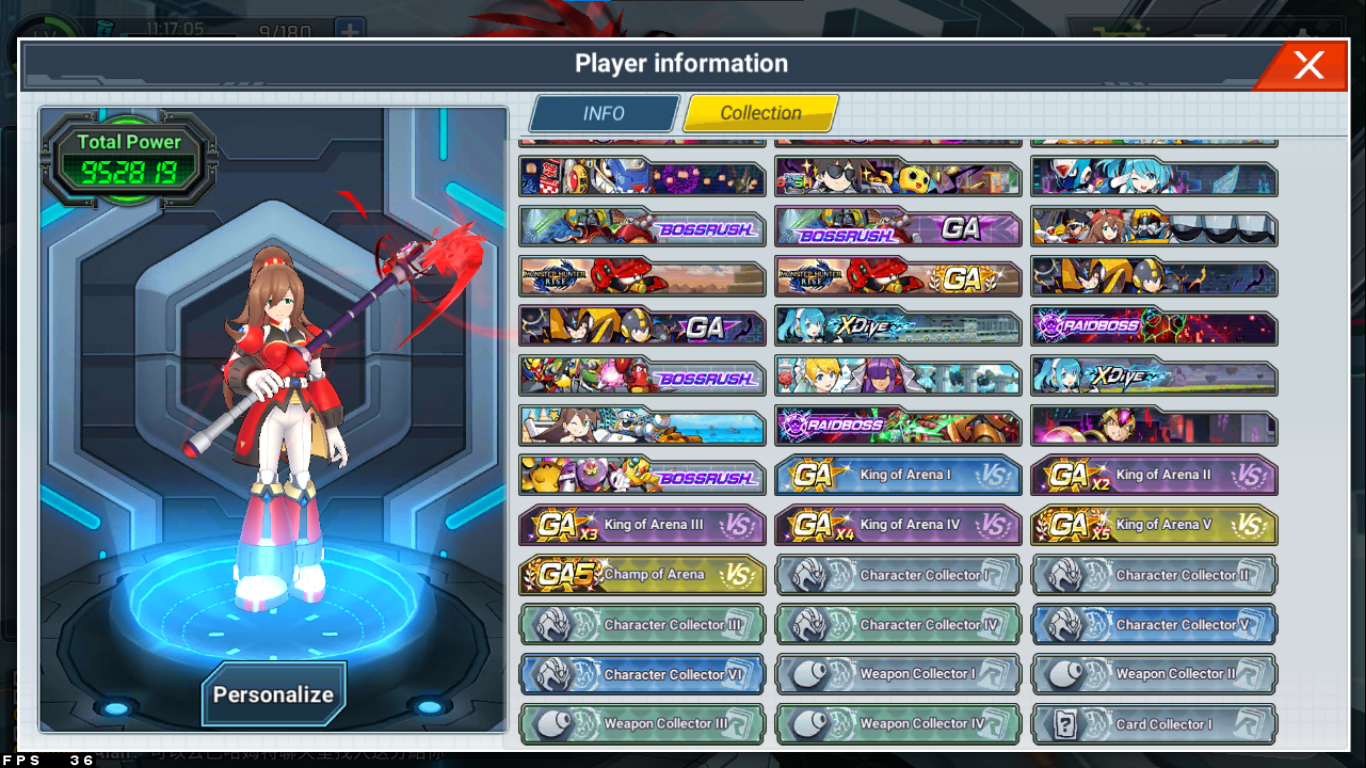Choose the Weapon Collector IV badge
Screen dimensions: 1366x768
(898, 724)
